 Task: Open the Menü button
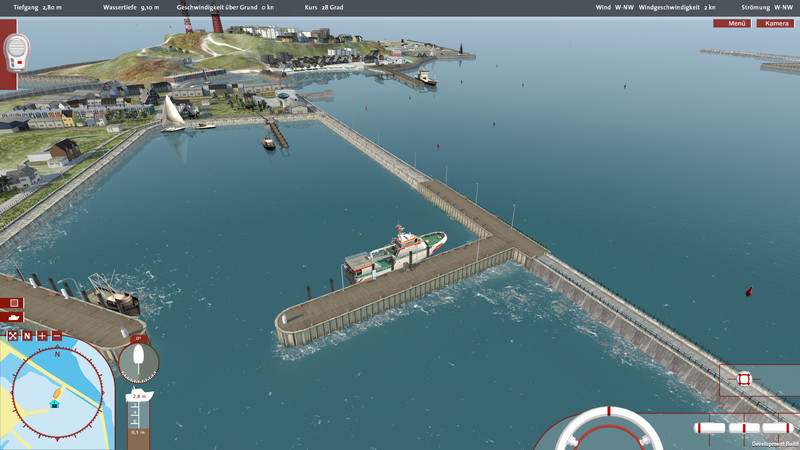tap(737, 23)
